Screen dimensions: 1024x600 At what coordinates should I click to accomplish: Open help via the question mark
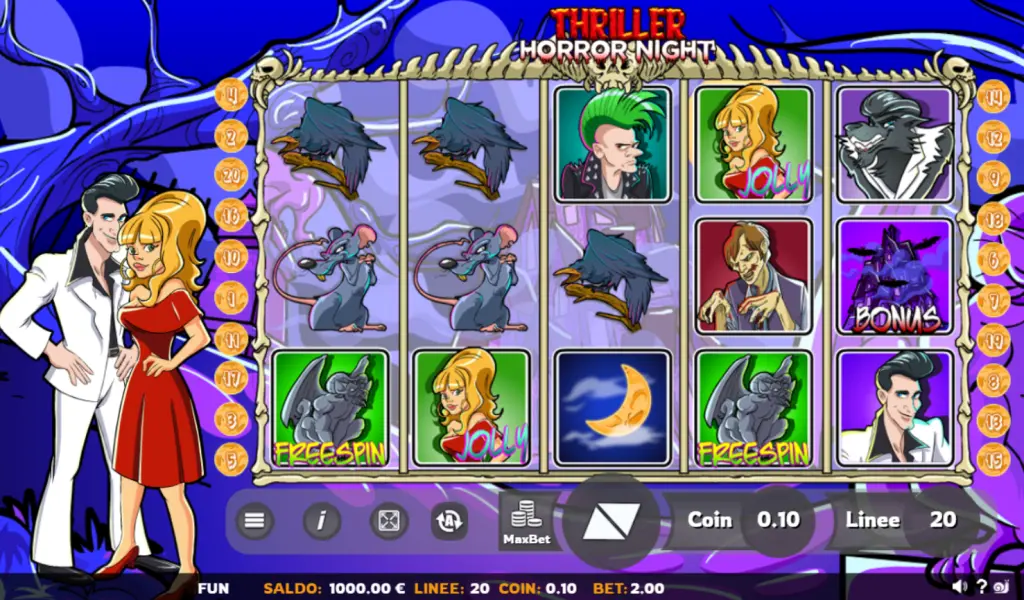coord(981,586)
